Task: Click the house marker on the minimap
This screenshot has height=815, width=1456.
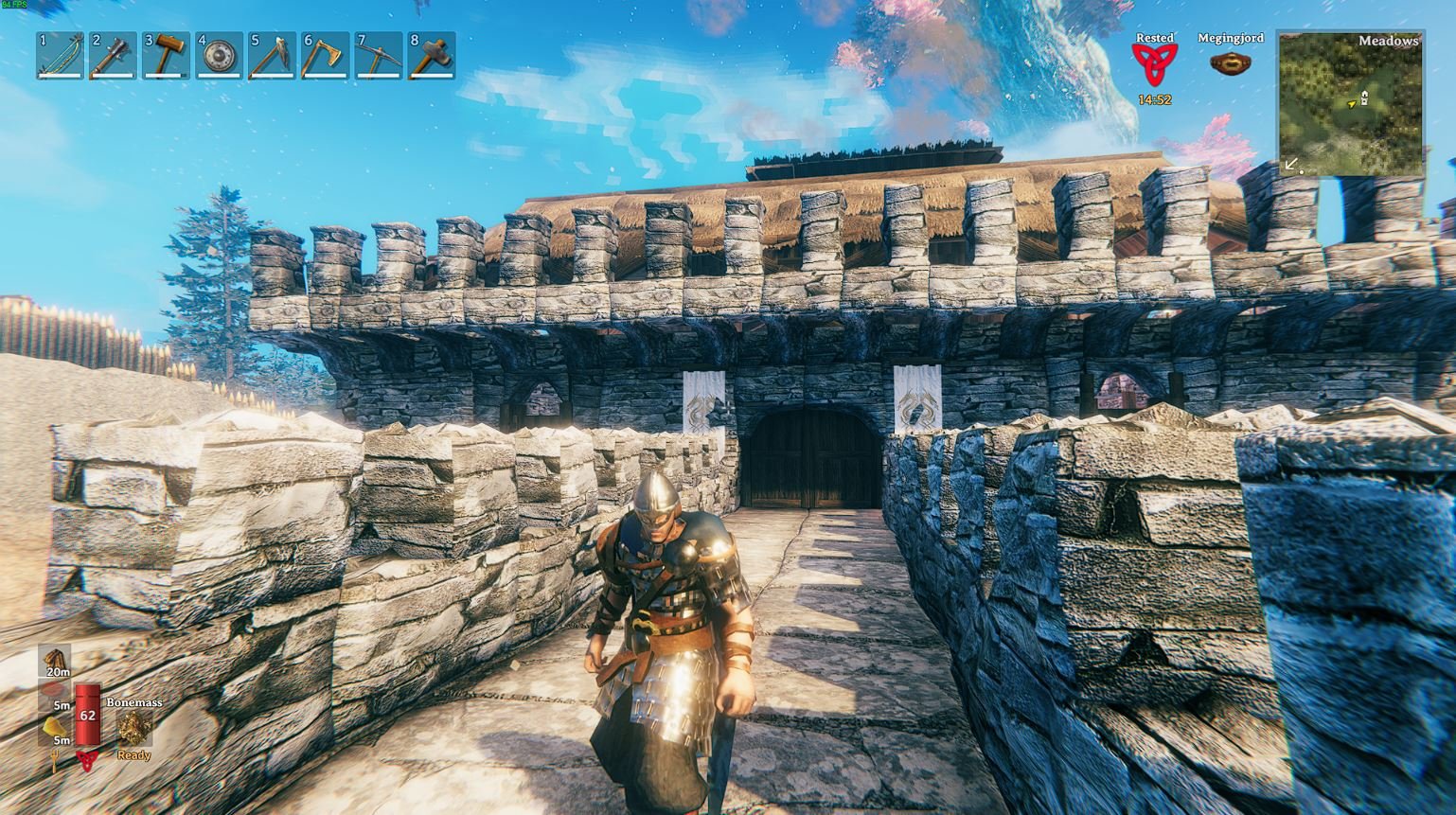Action: point(1364,97)
